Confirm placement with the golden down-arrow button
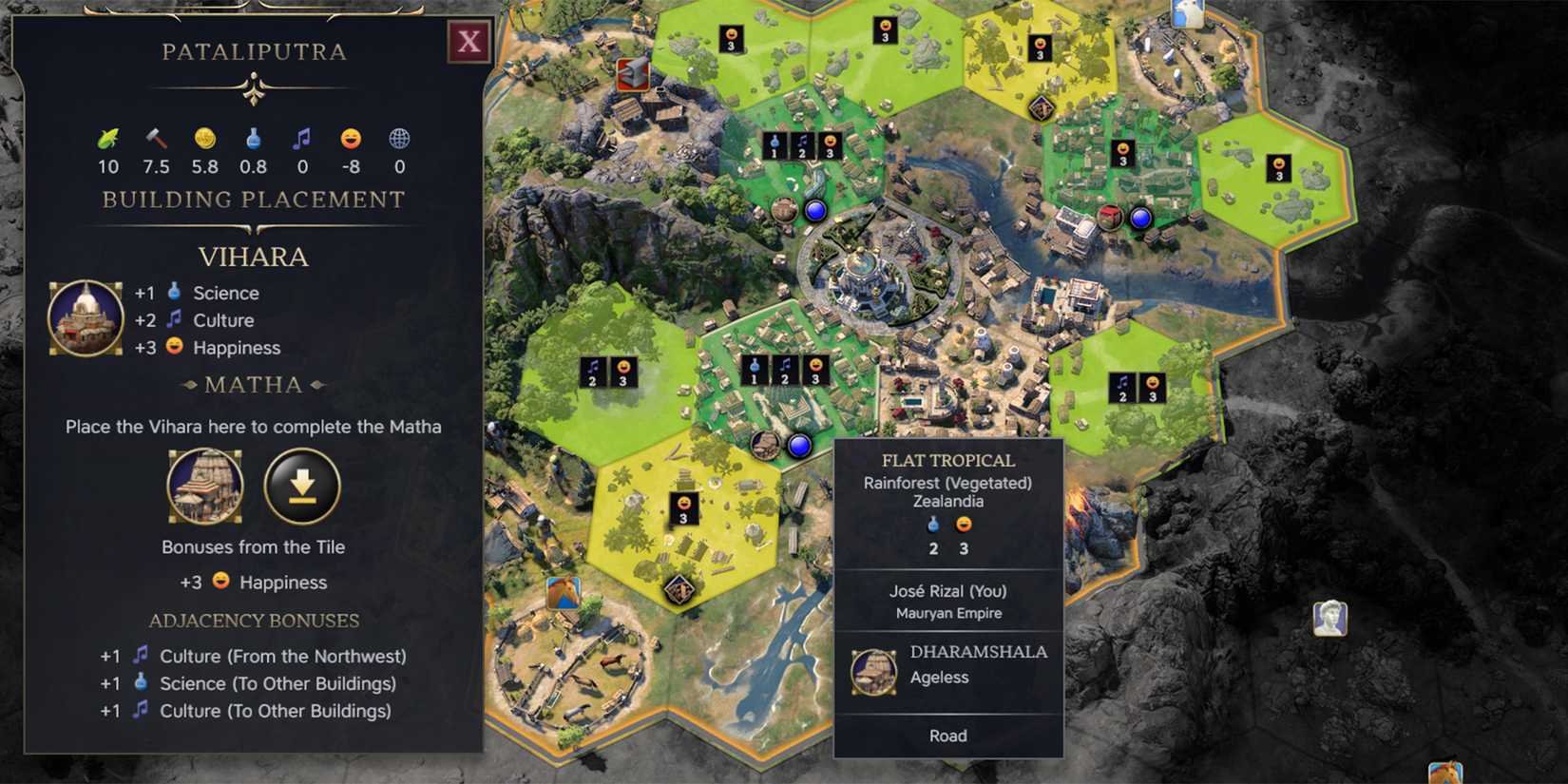Screen dimensions: 1568x784 [x=302, y=486]
